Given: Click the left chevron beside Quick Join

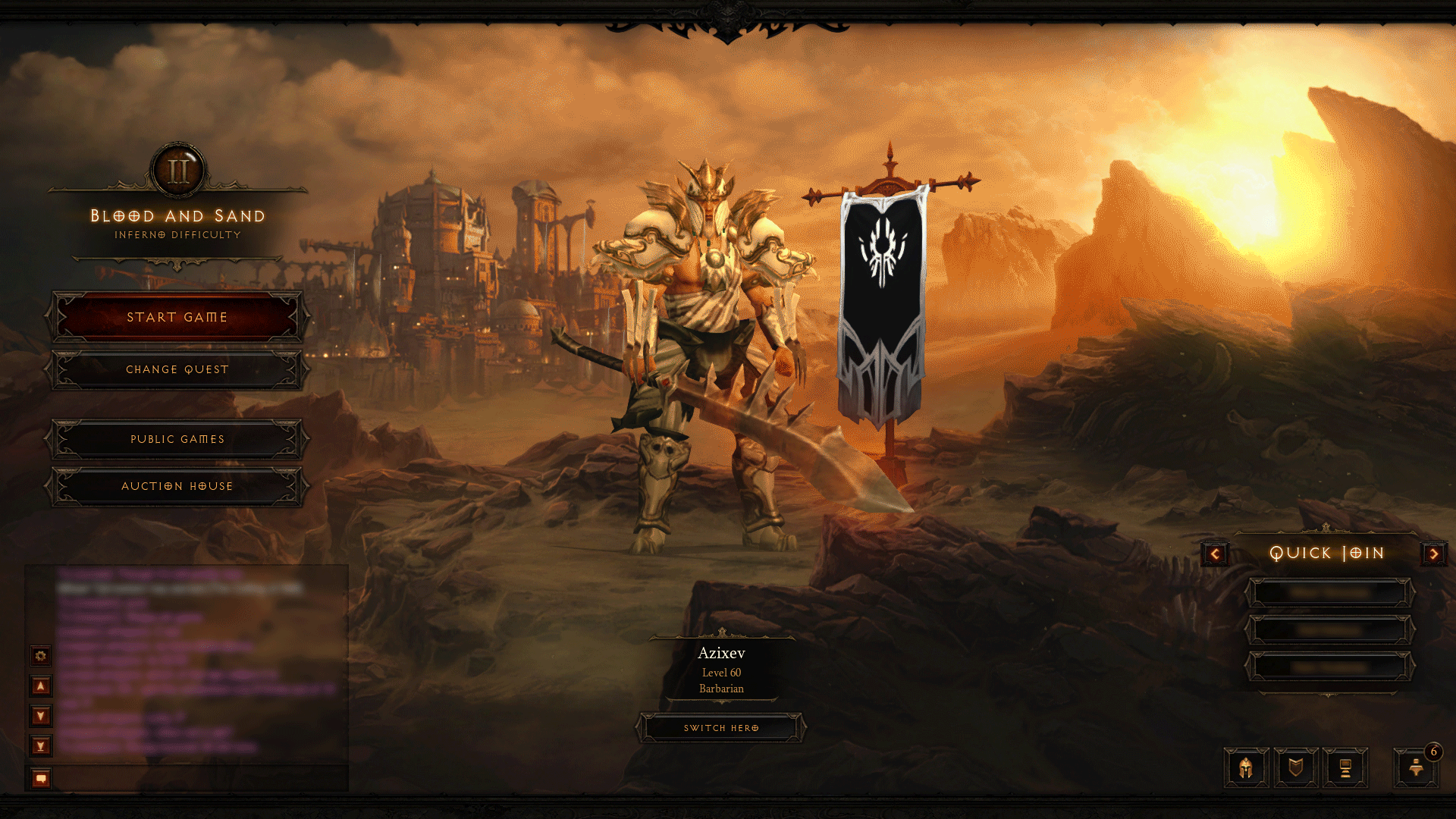Looking at the screenshot, I should pos(1214,554).
